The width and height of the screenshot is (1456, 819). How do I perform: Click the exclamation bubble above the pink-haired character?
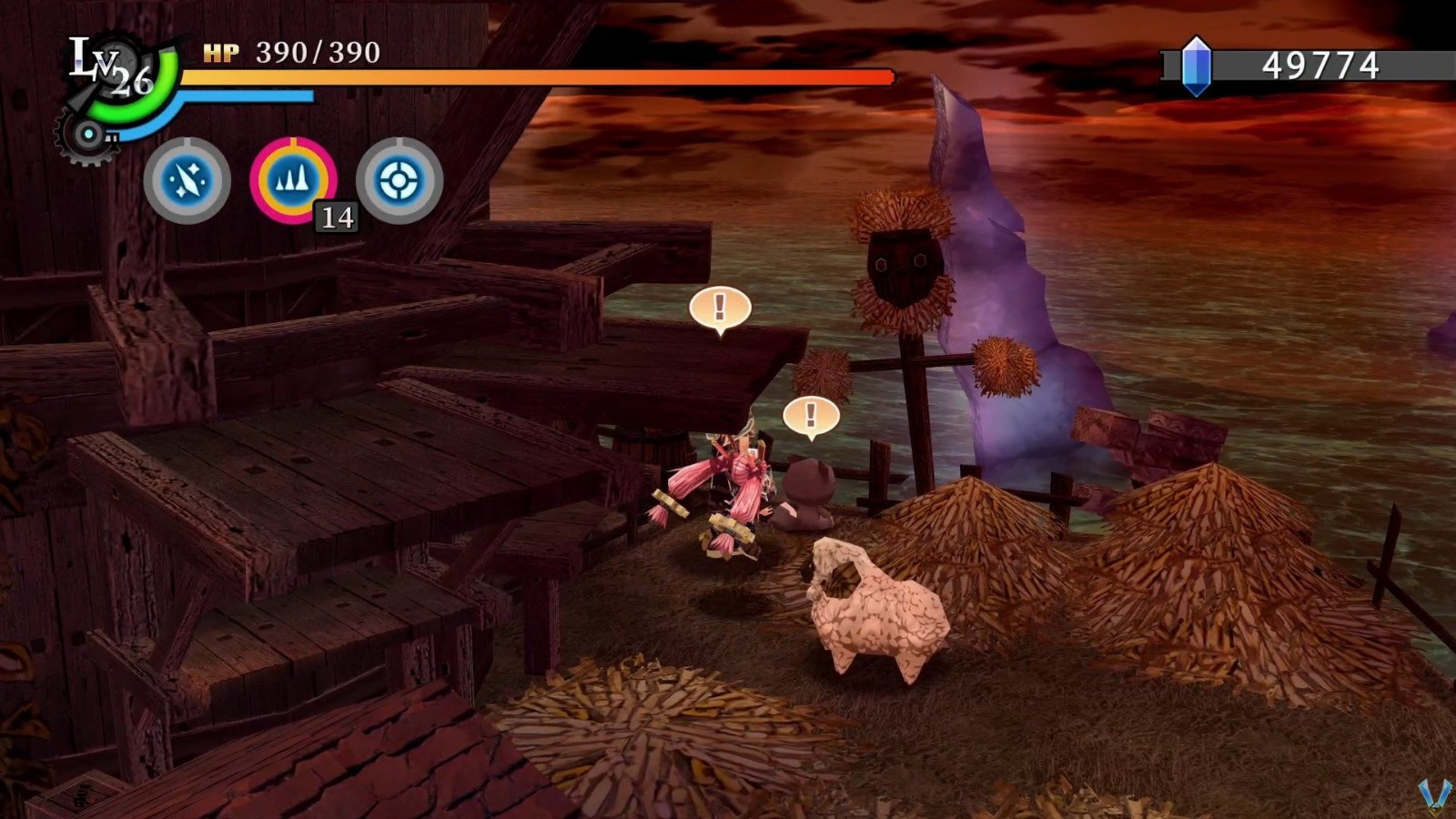tap(718, 309)
